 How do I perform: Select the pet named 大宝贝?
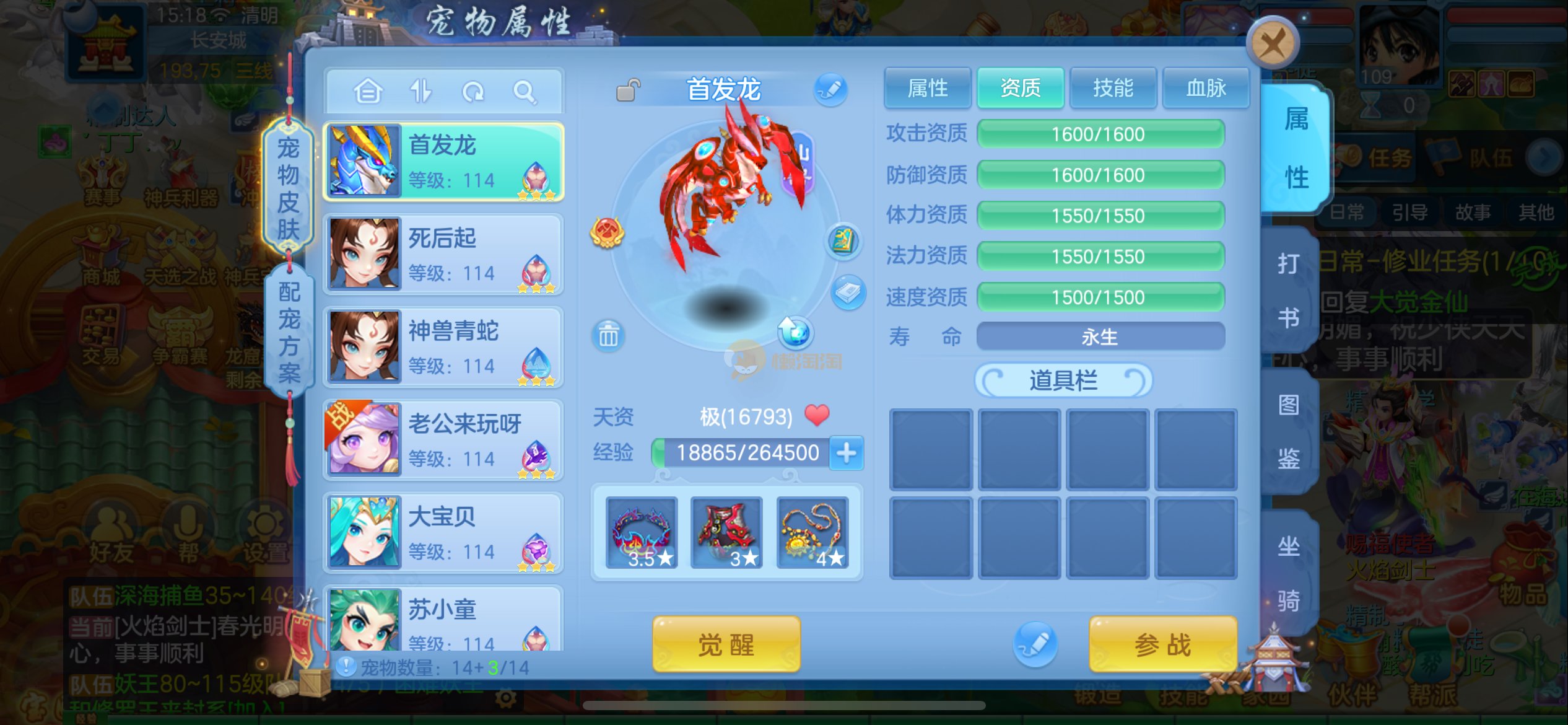tap(443, 532)
